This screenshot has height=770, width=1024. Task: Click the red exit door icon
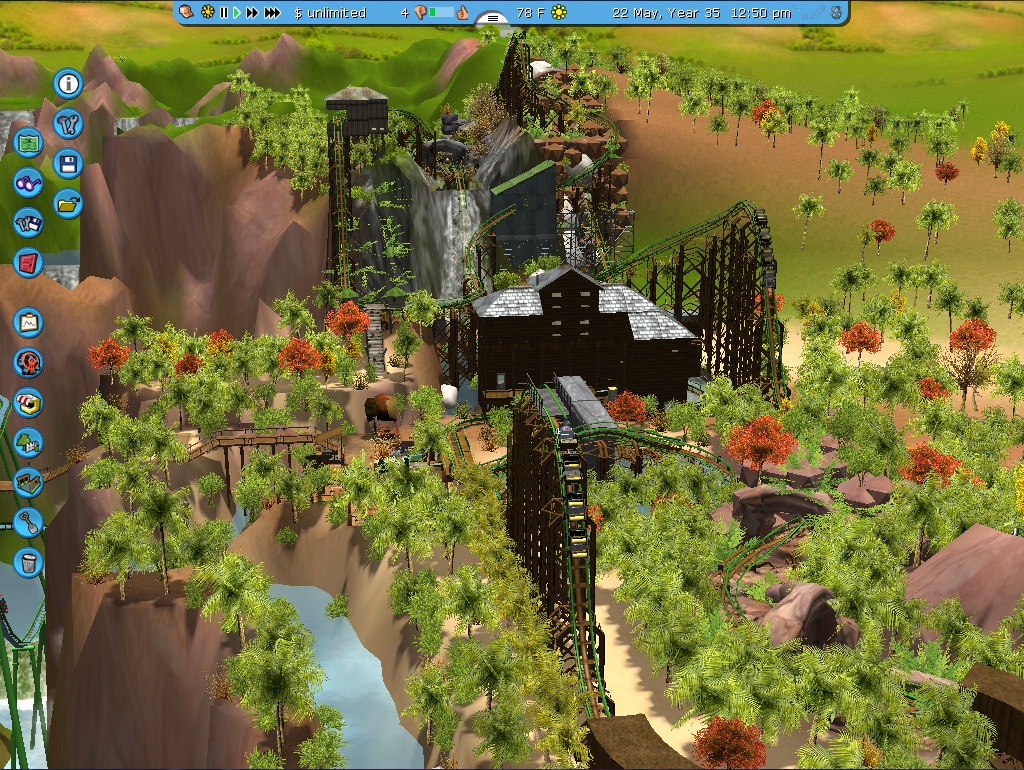(x=28, y=262)
